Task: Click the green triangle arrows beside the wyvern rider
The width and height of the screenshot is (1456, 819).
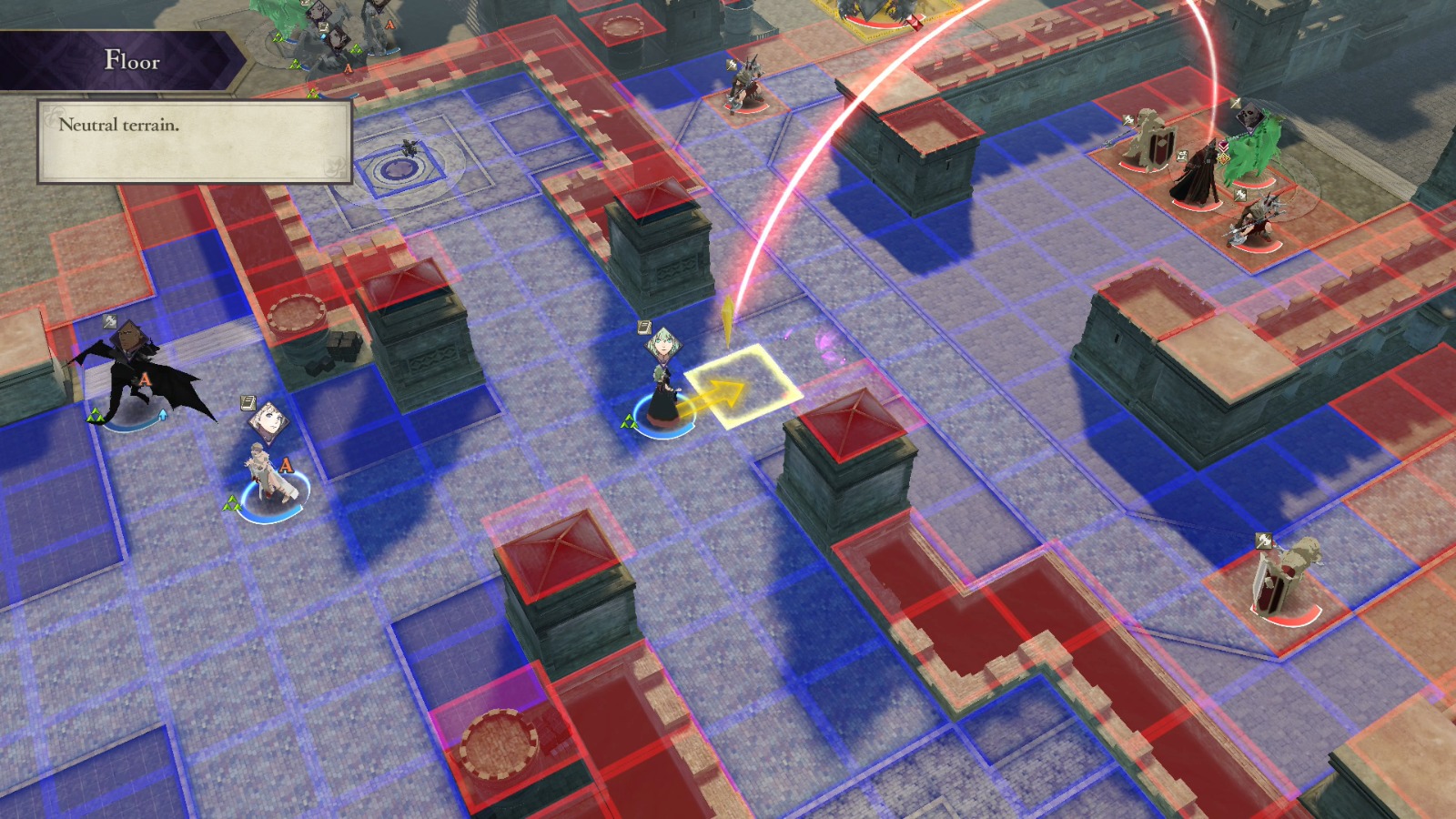Action: click(96, 415)
